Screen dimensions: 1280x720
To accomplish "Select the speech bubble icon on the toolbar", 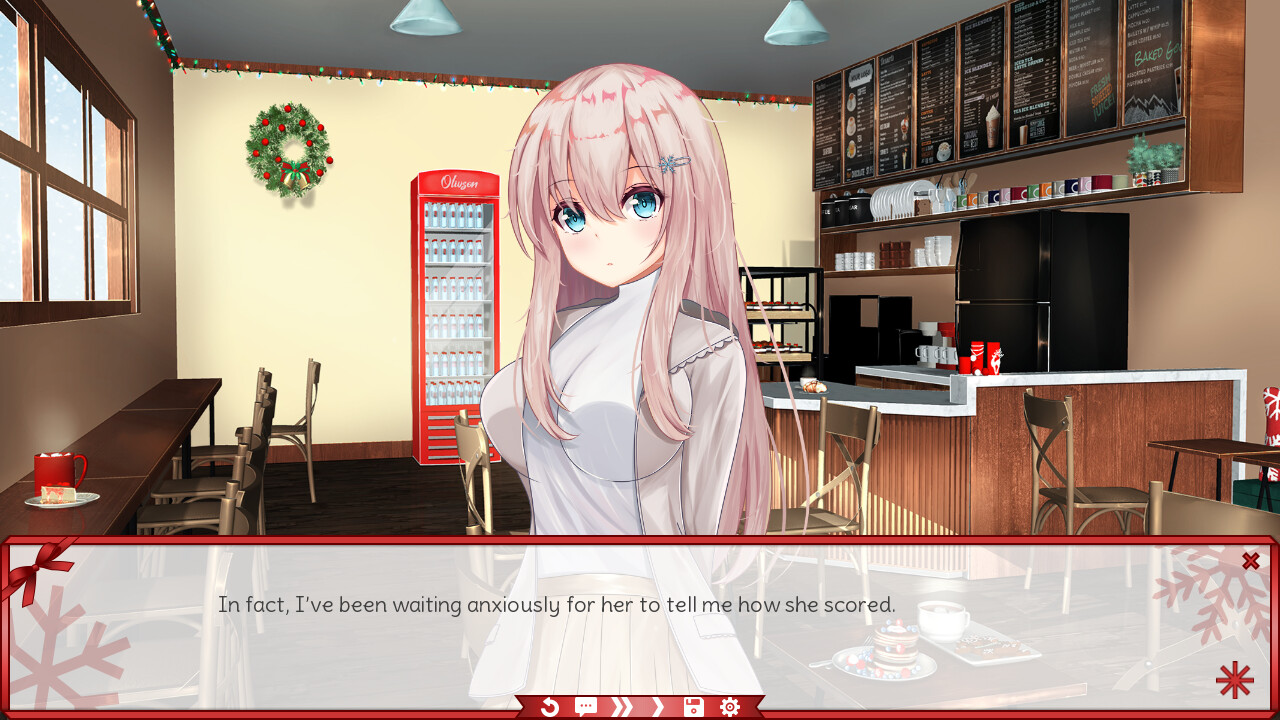I will [586, 706].
